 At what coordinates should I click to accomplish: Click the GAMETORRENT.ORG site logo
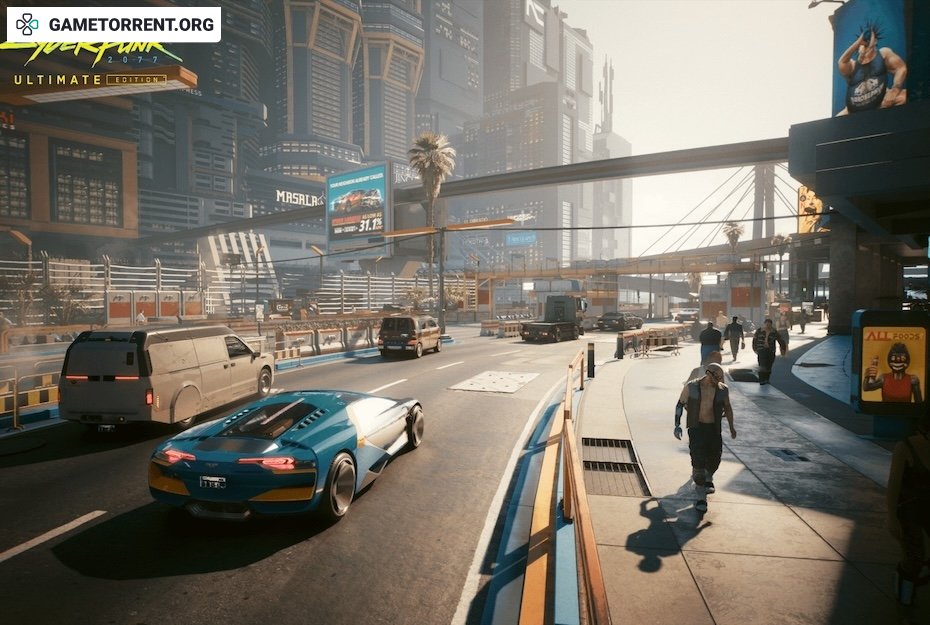[x=114, y=23]
